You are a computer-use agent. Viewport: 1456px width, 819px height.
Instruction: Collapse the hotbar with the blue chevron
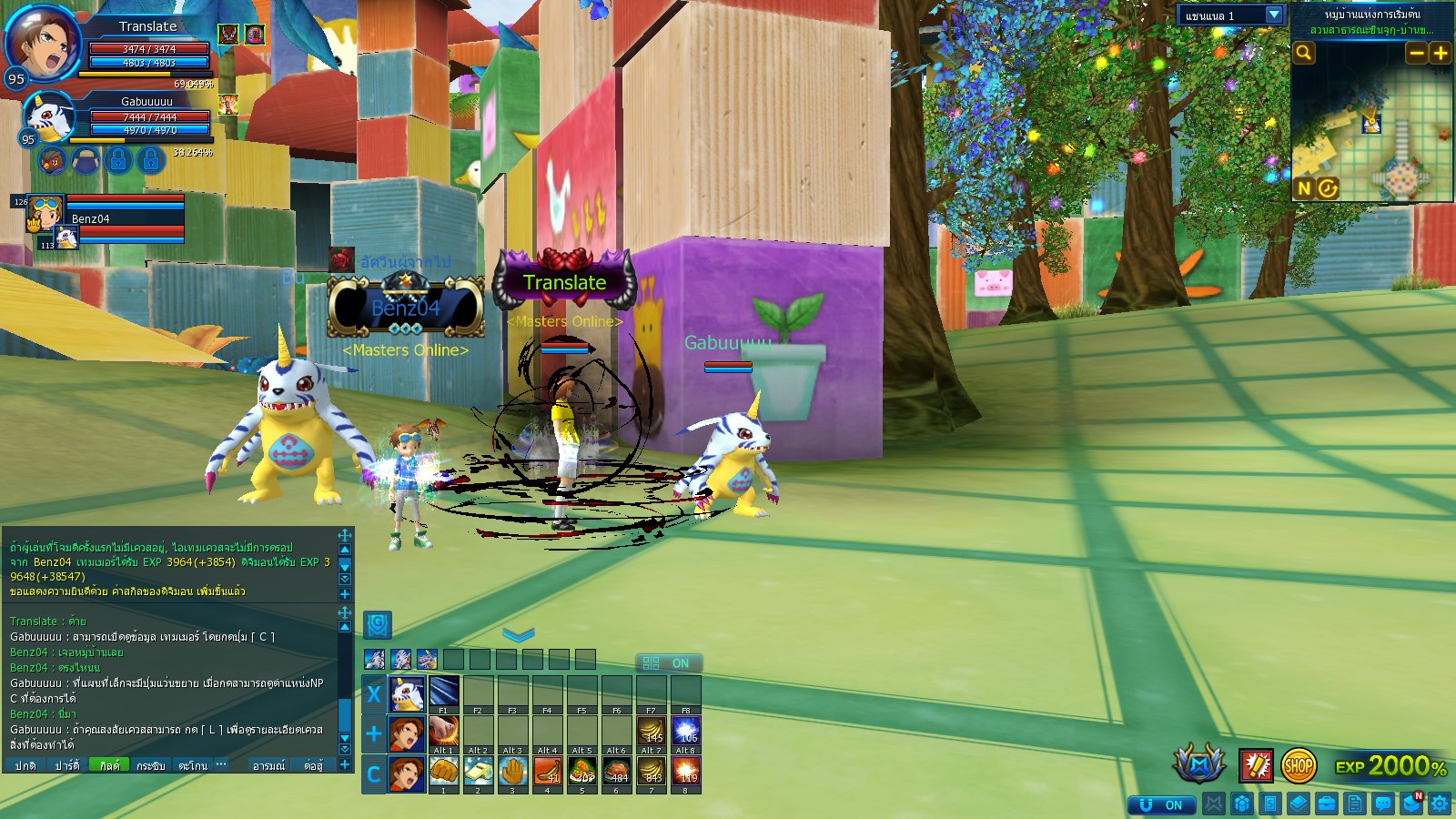pos(519,634)
